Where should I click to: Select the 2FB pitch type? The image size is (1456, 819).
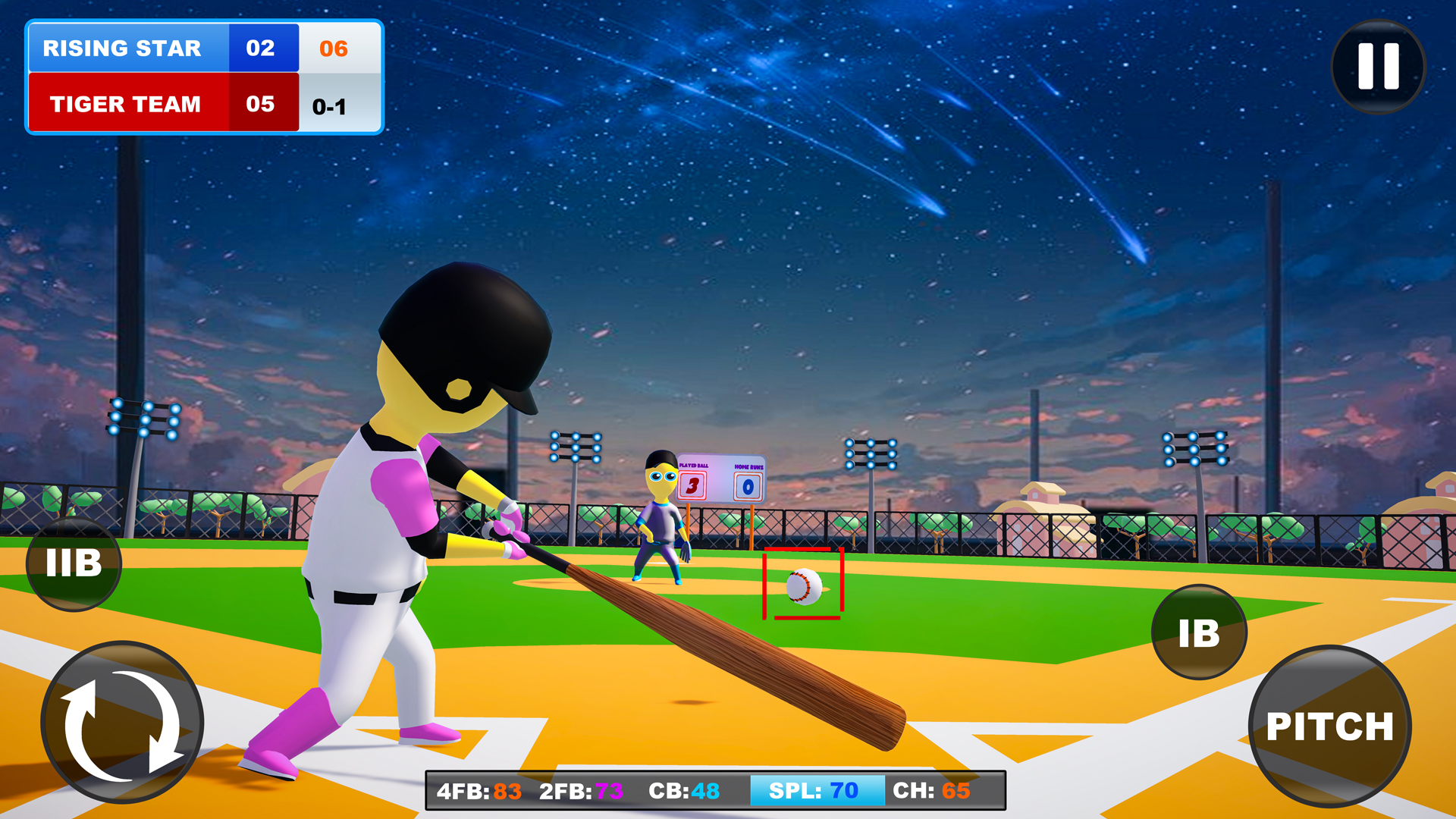click(x=579, y=790)
